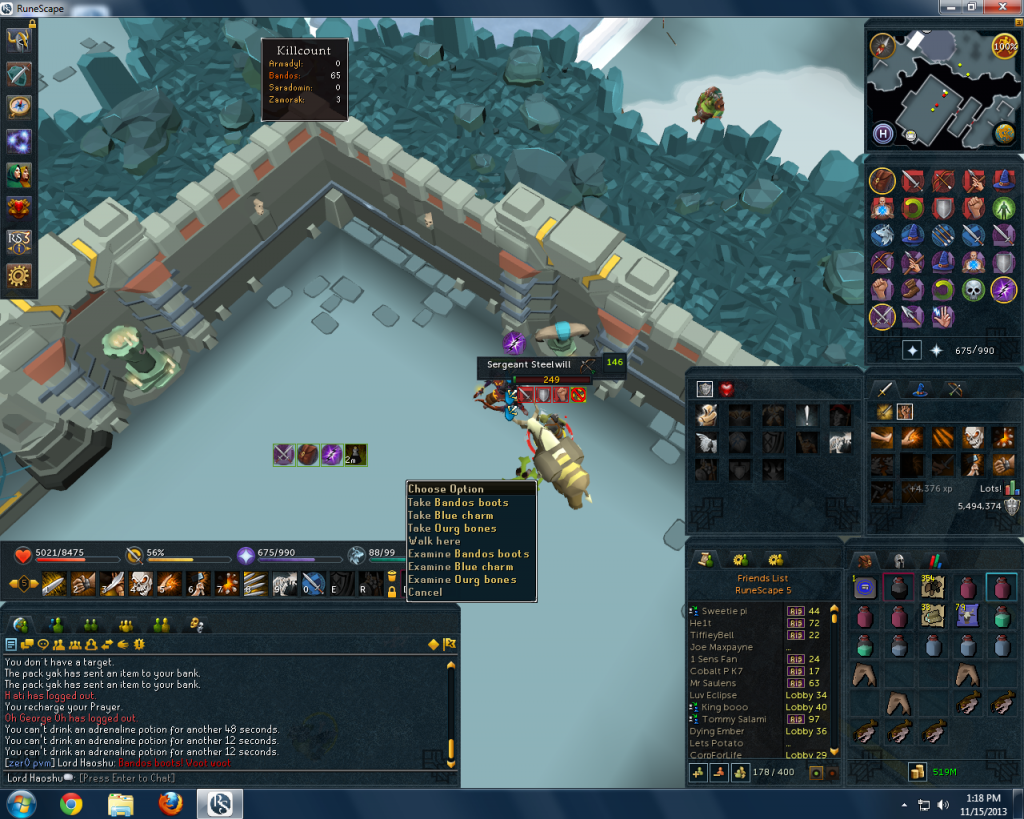
Task: Open Google Chrome from the taskbar
Action: pyautogui.click(x=71, y=803)
